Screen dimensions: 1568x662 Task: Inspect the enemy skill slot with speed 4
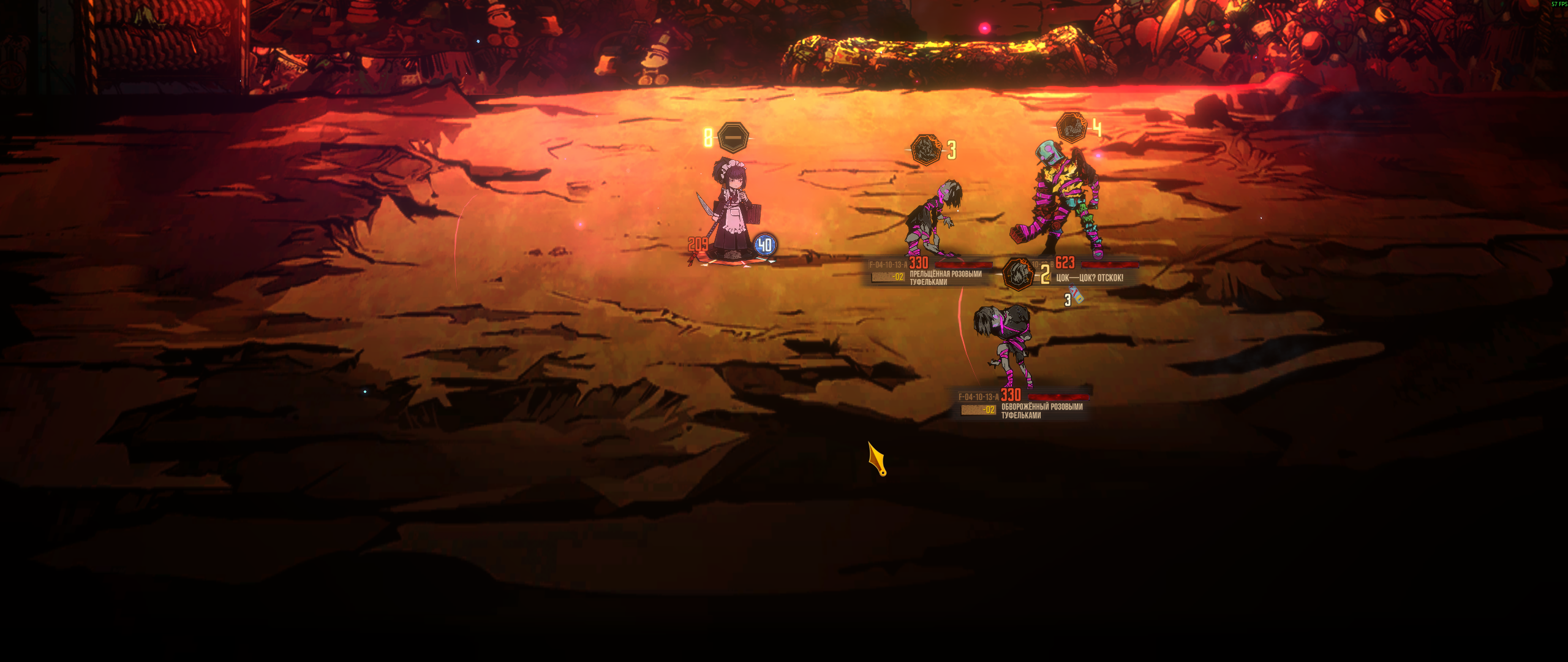click(x=1071, y=128)
